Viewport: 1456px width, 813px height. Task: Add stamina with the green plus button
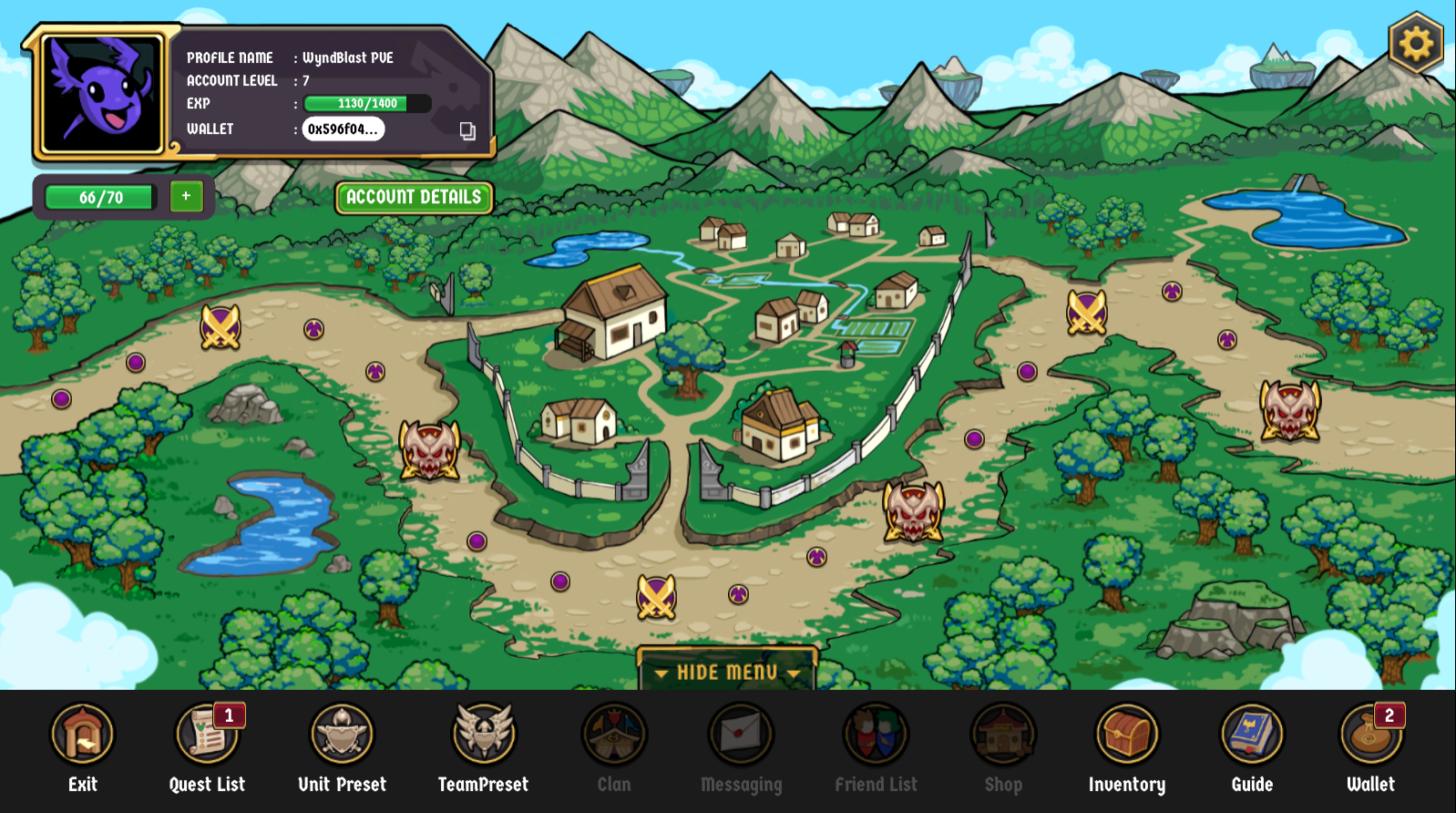(186, 196)
